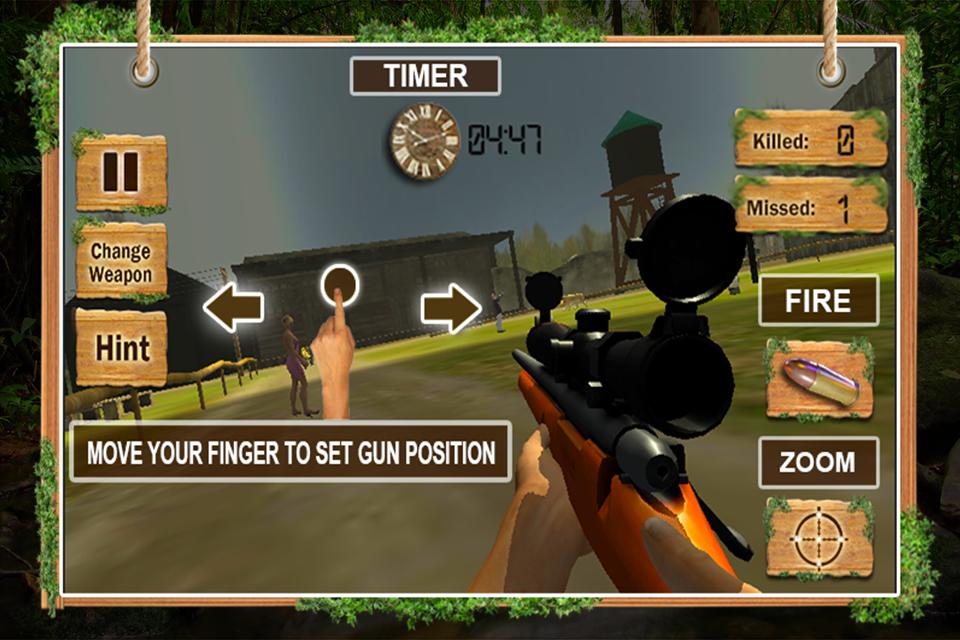
Task: Activate zoom with the crosshair scope button
Action: (819, 538)
